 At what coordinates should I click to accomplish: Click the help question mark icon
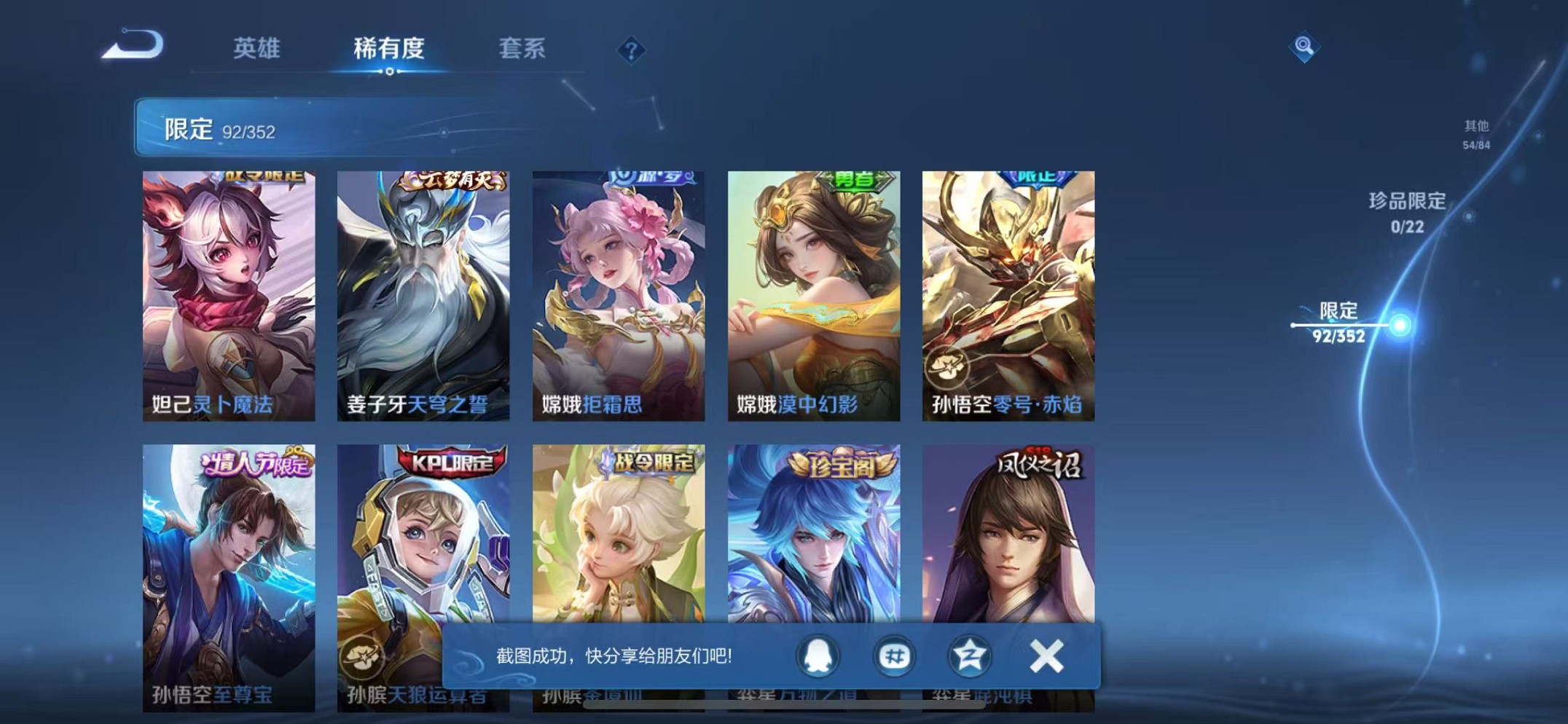tap(631, 50)
